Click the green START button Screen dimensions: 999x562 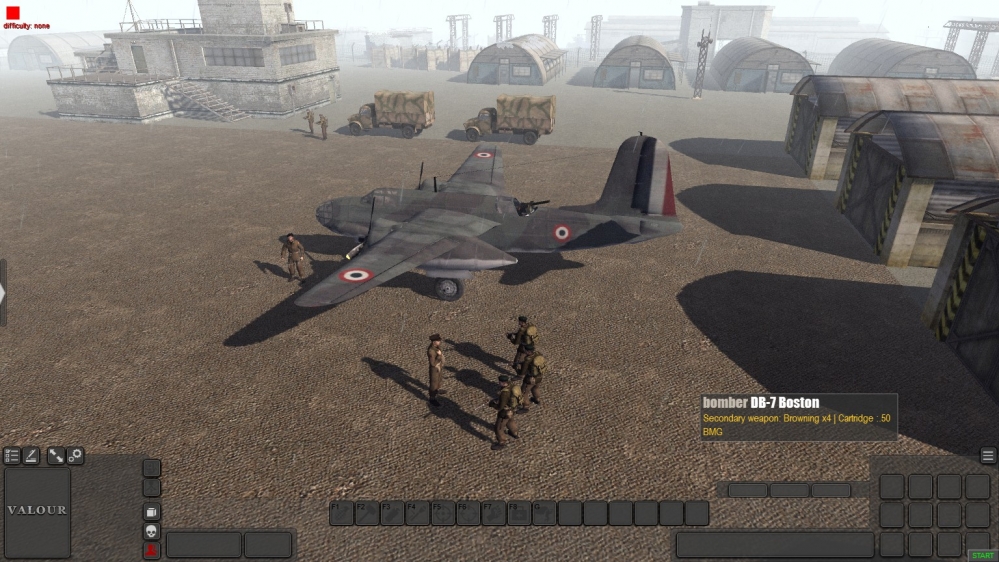click(981, 555)
